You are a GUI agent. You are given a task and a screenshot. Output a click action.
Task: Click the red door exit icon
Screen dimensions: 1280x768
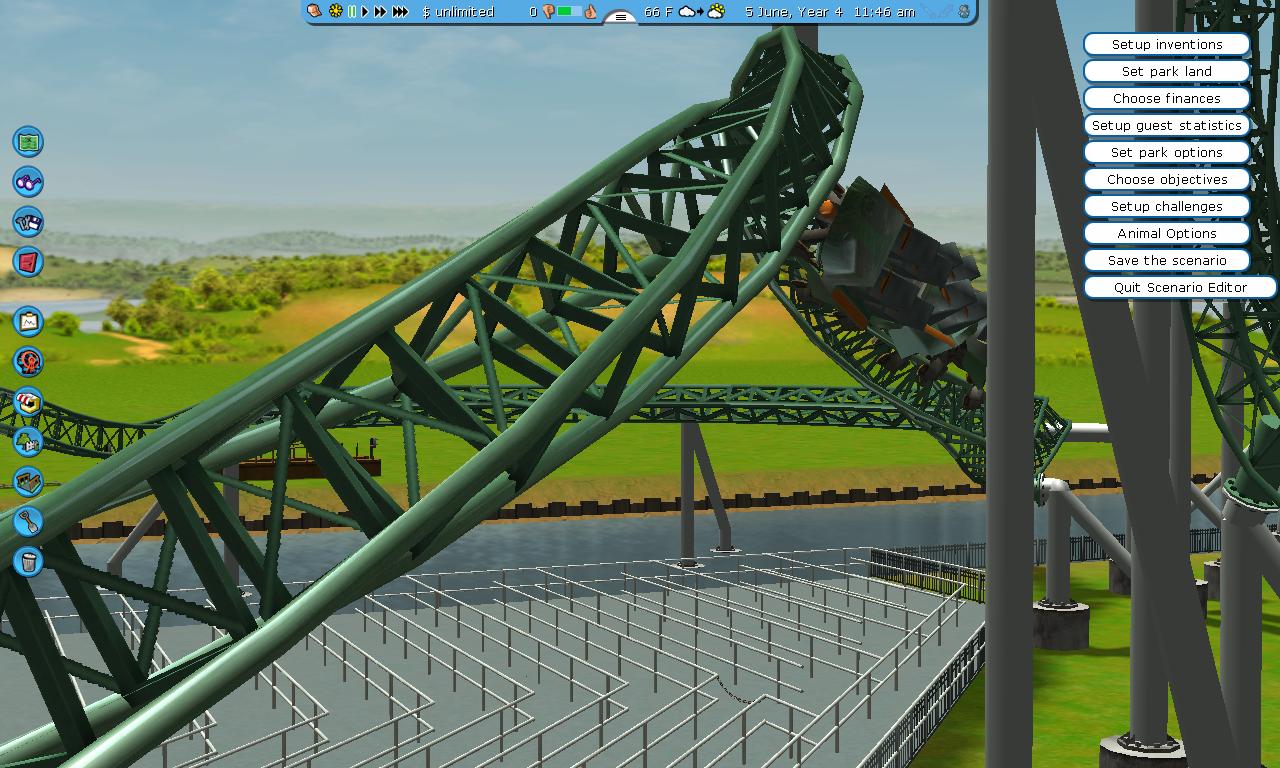[x=28, y=262]
